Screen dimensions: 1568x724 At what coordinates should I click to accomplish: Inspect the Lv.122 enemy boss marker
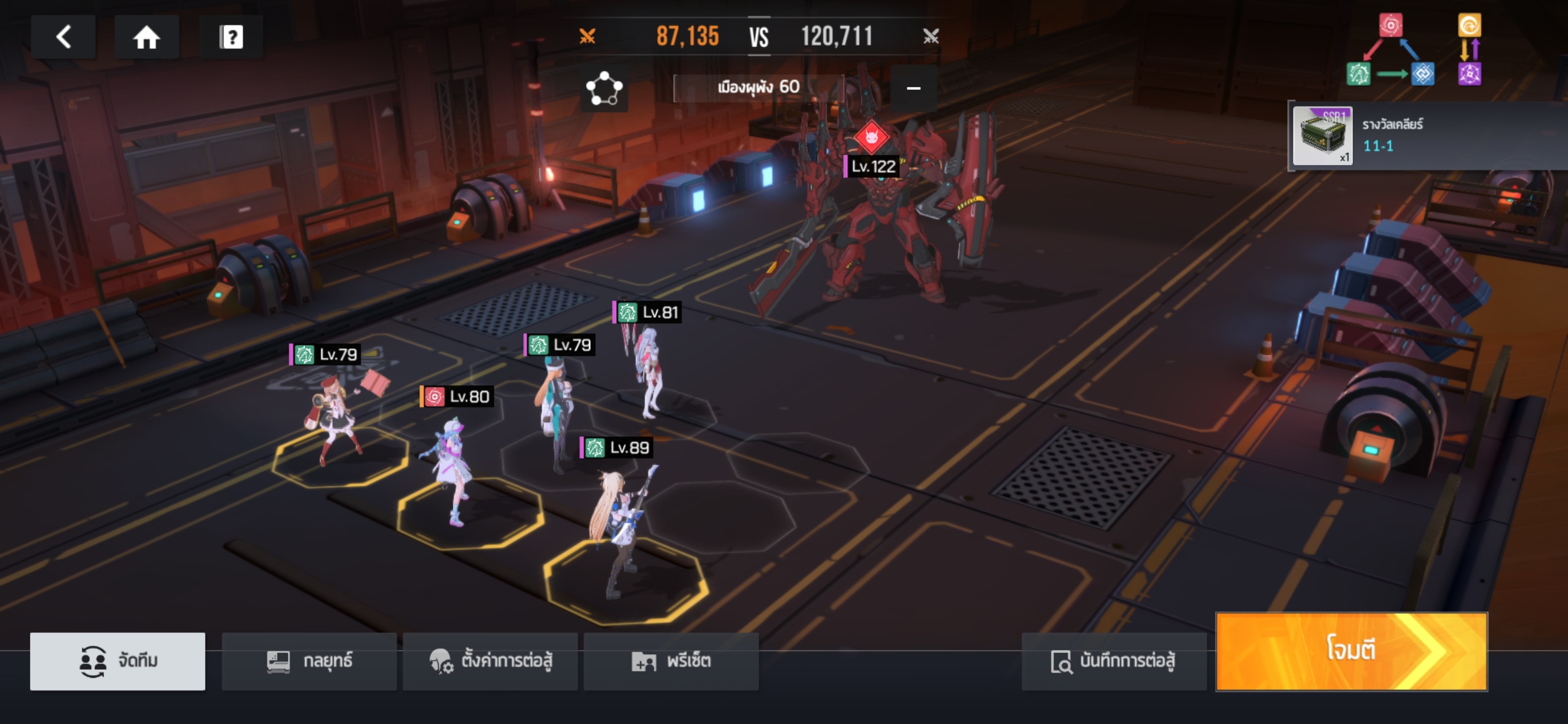(x=872, y=137)
